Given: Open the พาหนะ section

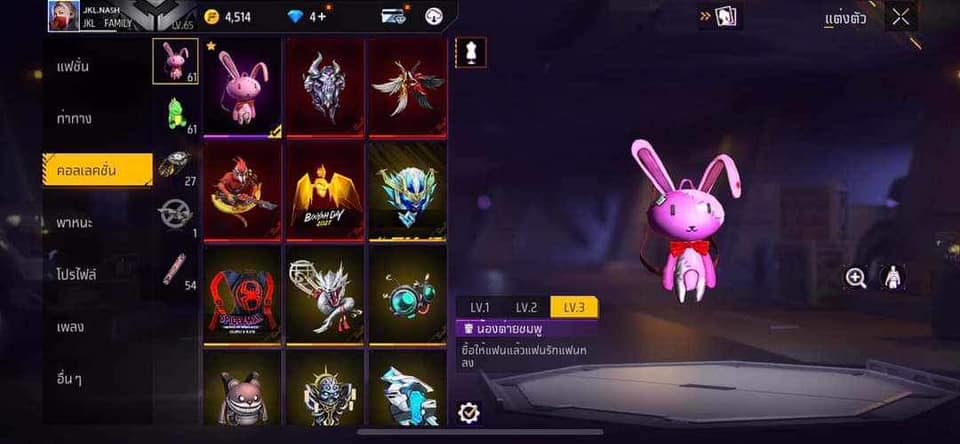Looking at the screenshot, I should click(76, 222).
